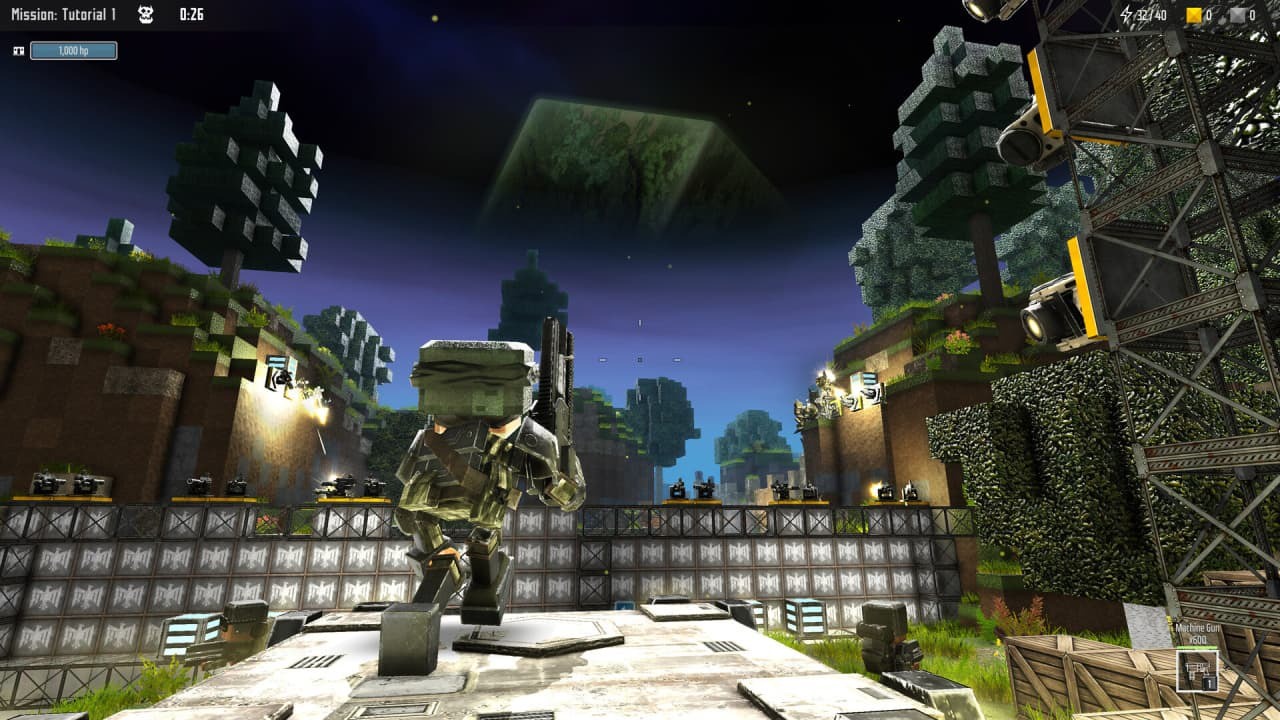The image size is (1280, 720).
Task: Select the Machine Gun weapon slot icon
Action: click(x=1197, y=672)
